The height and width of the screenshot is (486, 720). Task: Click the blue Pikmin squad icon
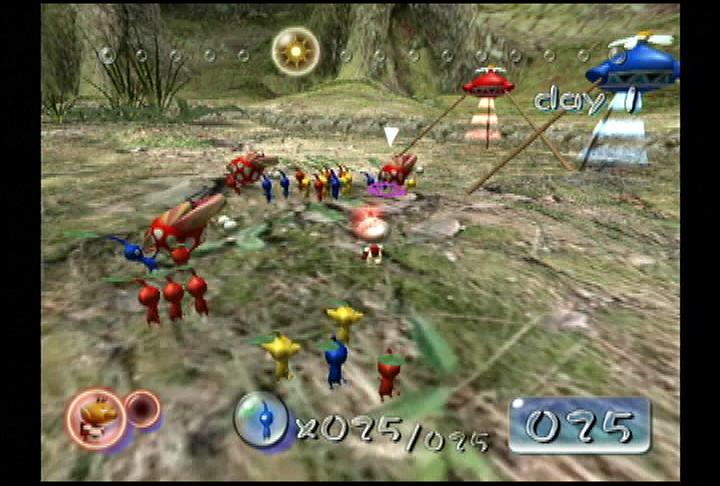[x=261, y=418]
